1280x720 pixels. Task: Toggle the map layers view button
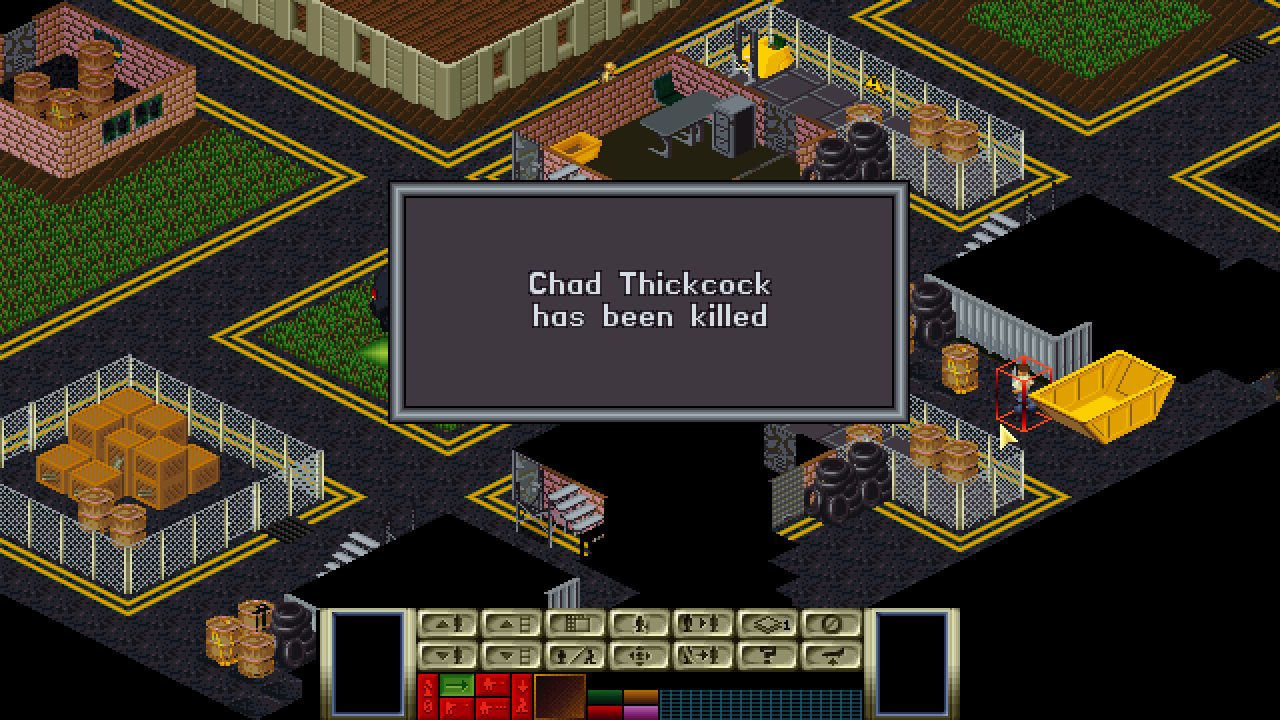766,624
